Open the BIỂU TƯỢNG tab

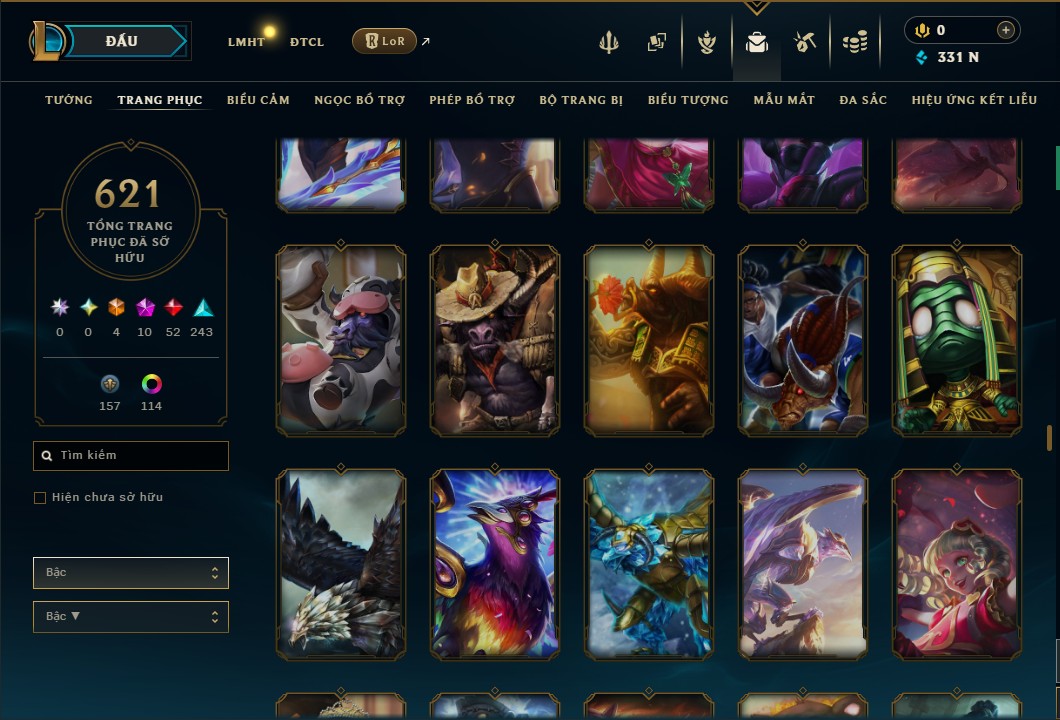click(688, 100)
